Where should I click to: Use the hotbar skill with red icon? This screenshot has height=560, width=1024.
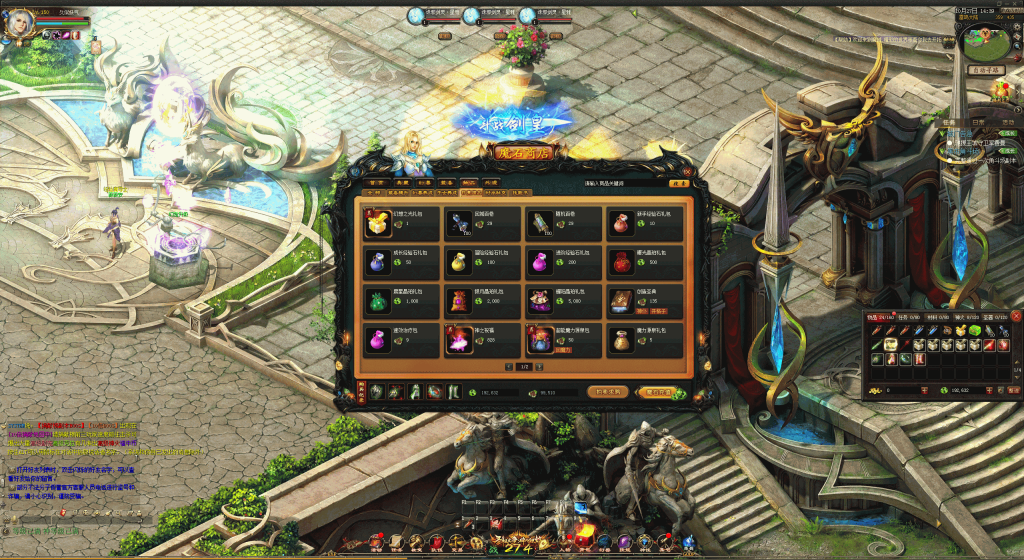click(497, 523)
